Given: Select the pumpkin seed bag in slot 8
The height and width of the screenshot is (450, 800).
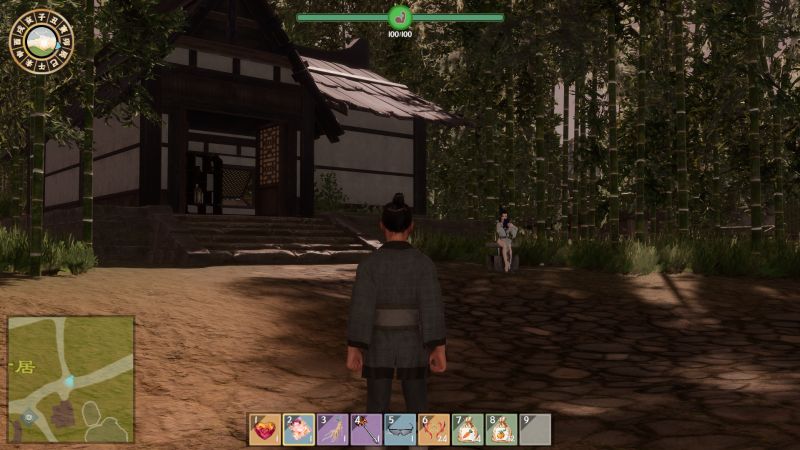Looking at the screenshot, I should coord(501,429).
